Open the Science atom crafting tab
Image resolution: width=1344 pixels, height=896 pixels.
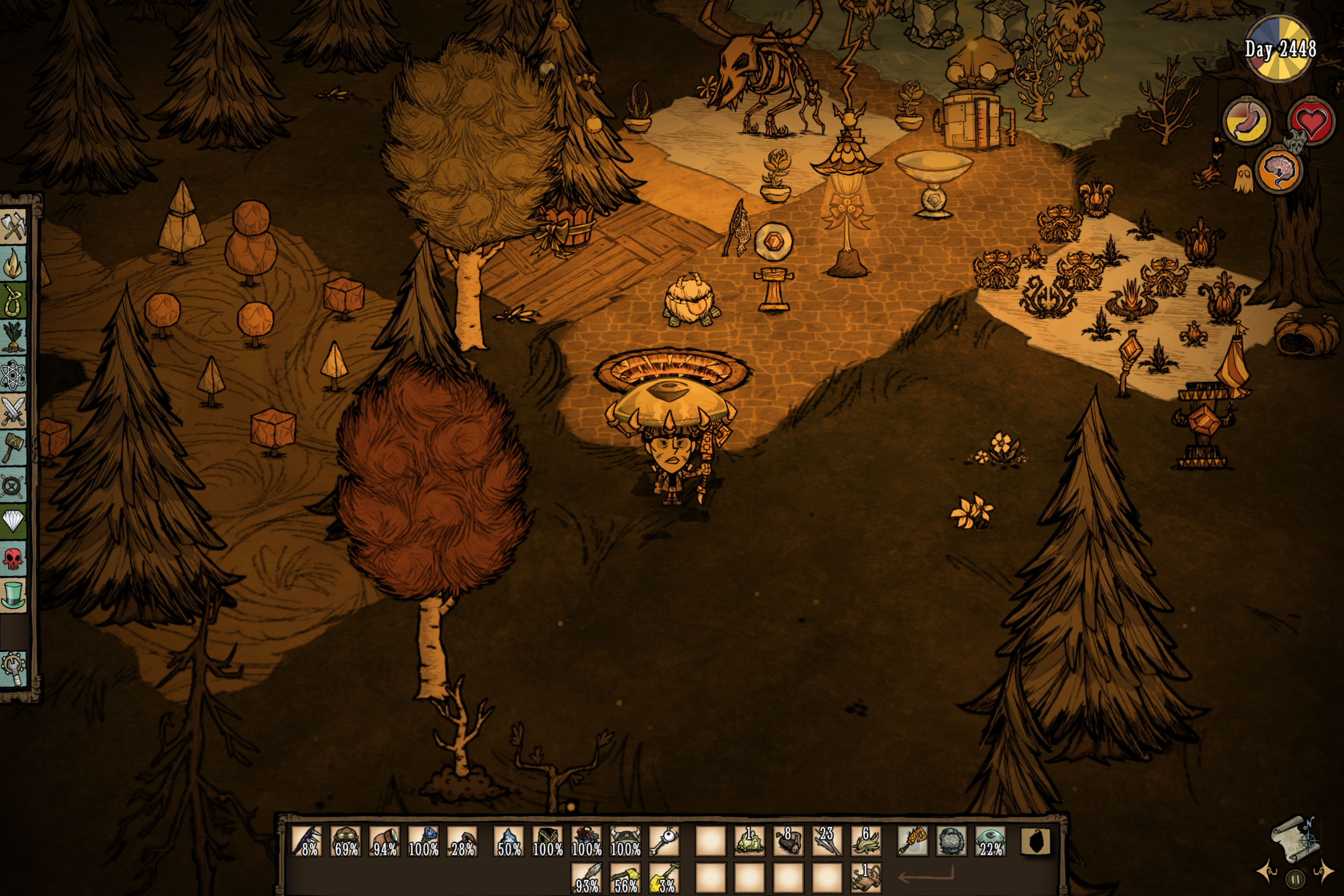pos(13,375)
